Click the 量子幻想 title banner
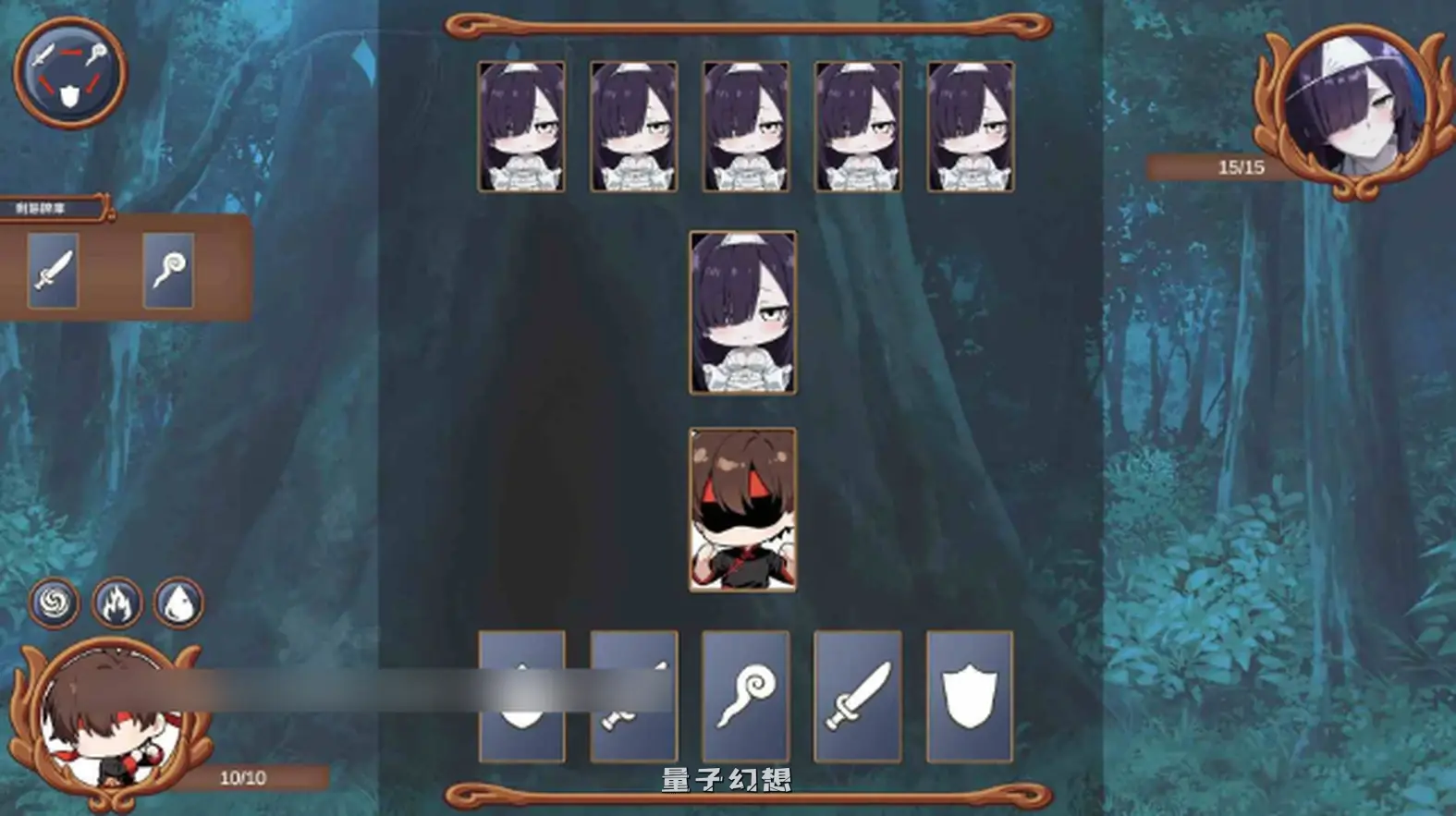Viewport: 1456px width, 816px height. coord(727,781)
